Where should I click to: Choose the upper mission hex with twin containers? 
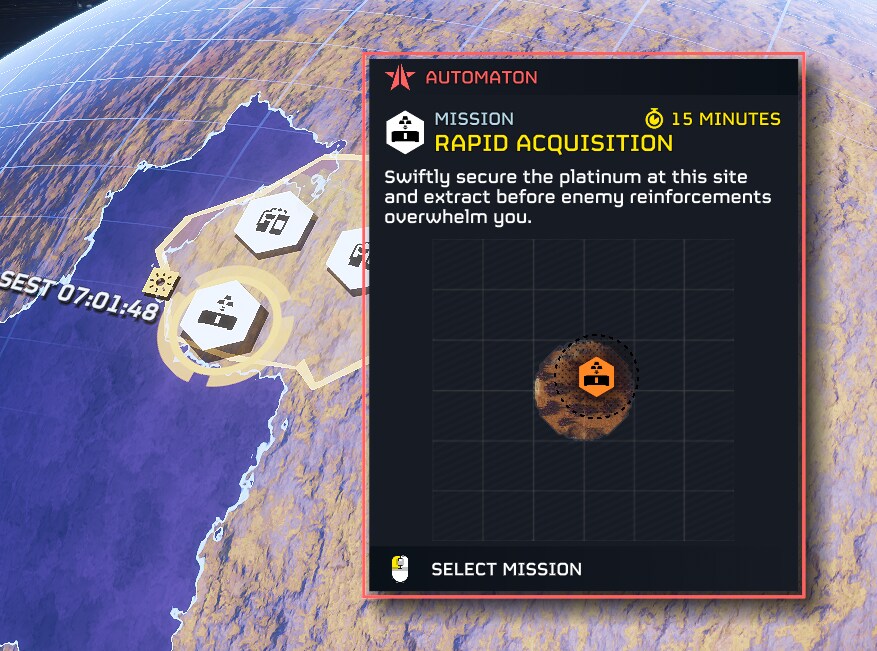coord(275,222)
